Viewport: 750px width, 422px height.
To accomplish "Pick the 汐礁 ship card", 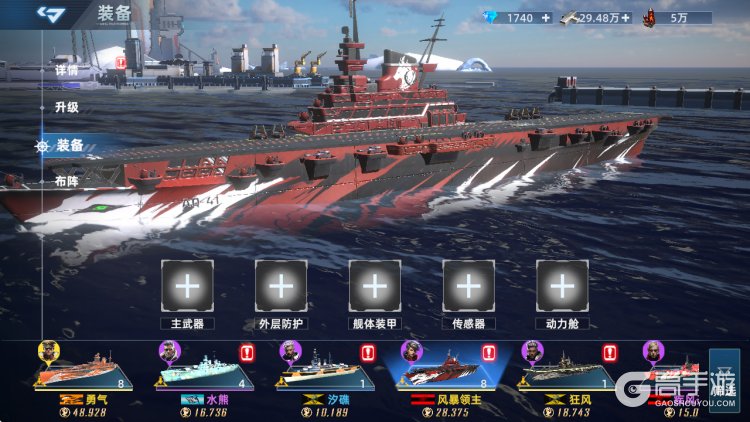I will pyautogui.click(x=325, y=373).
